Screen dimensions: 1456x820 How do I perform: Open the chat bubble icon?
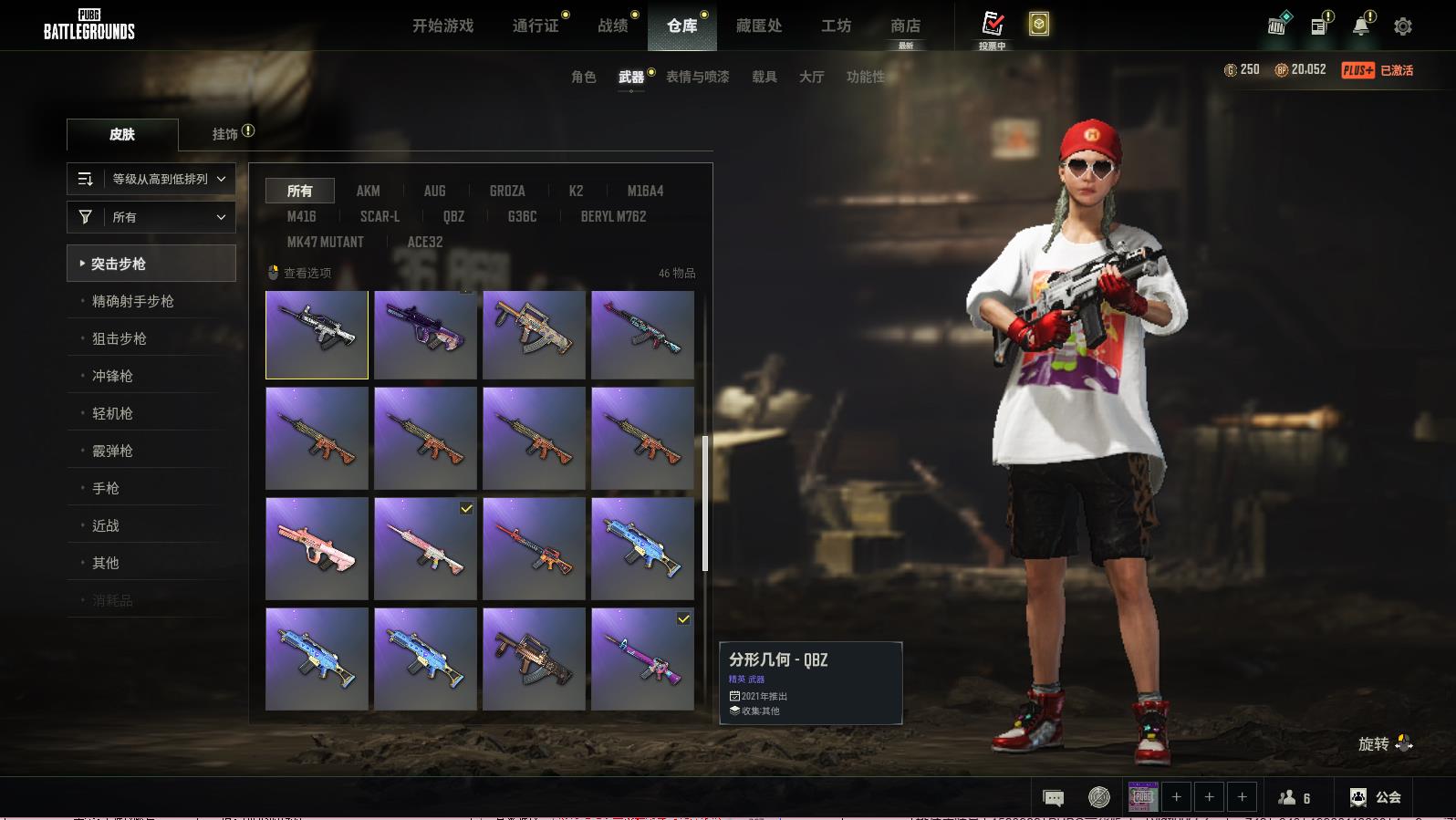1053,798
